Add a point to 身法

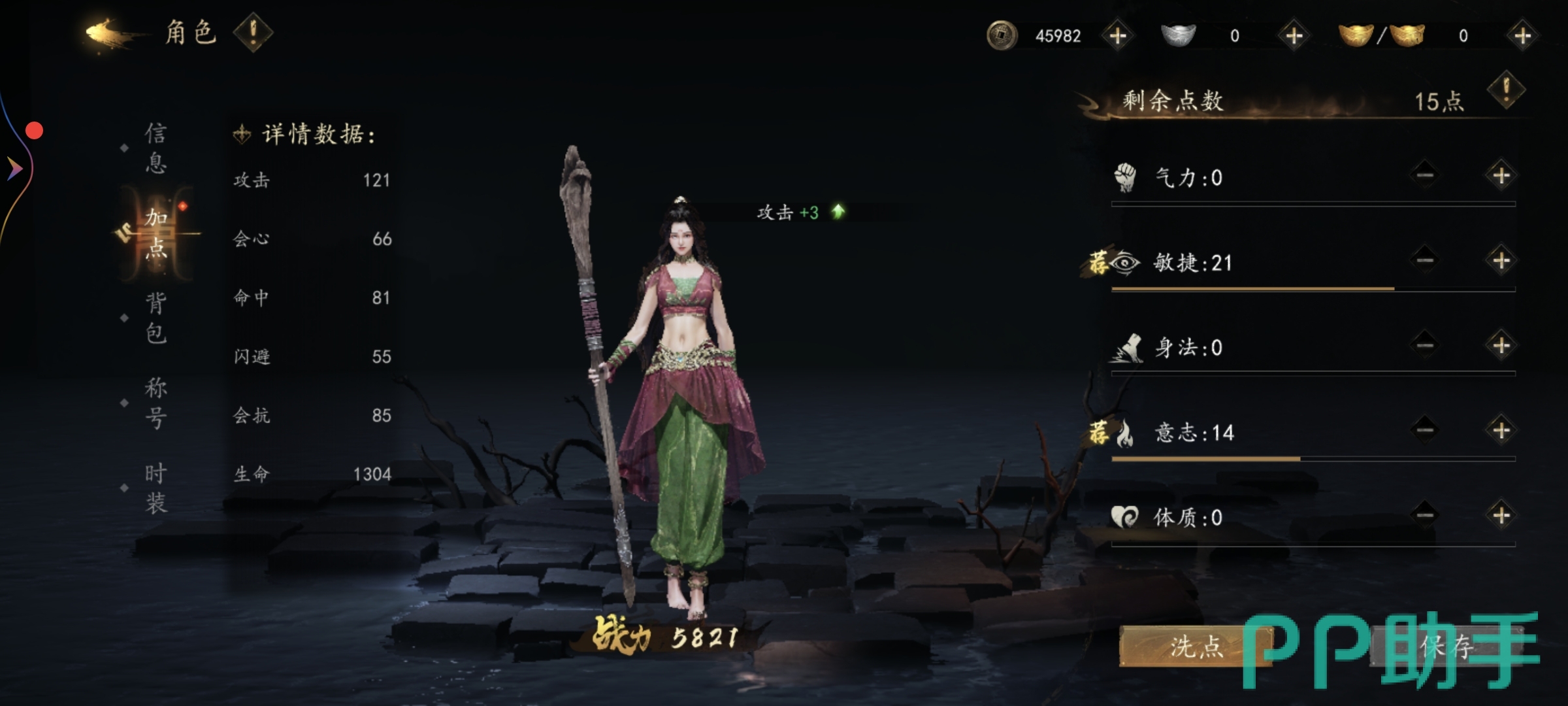pyautogui.click(x=1501, y=345)
